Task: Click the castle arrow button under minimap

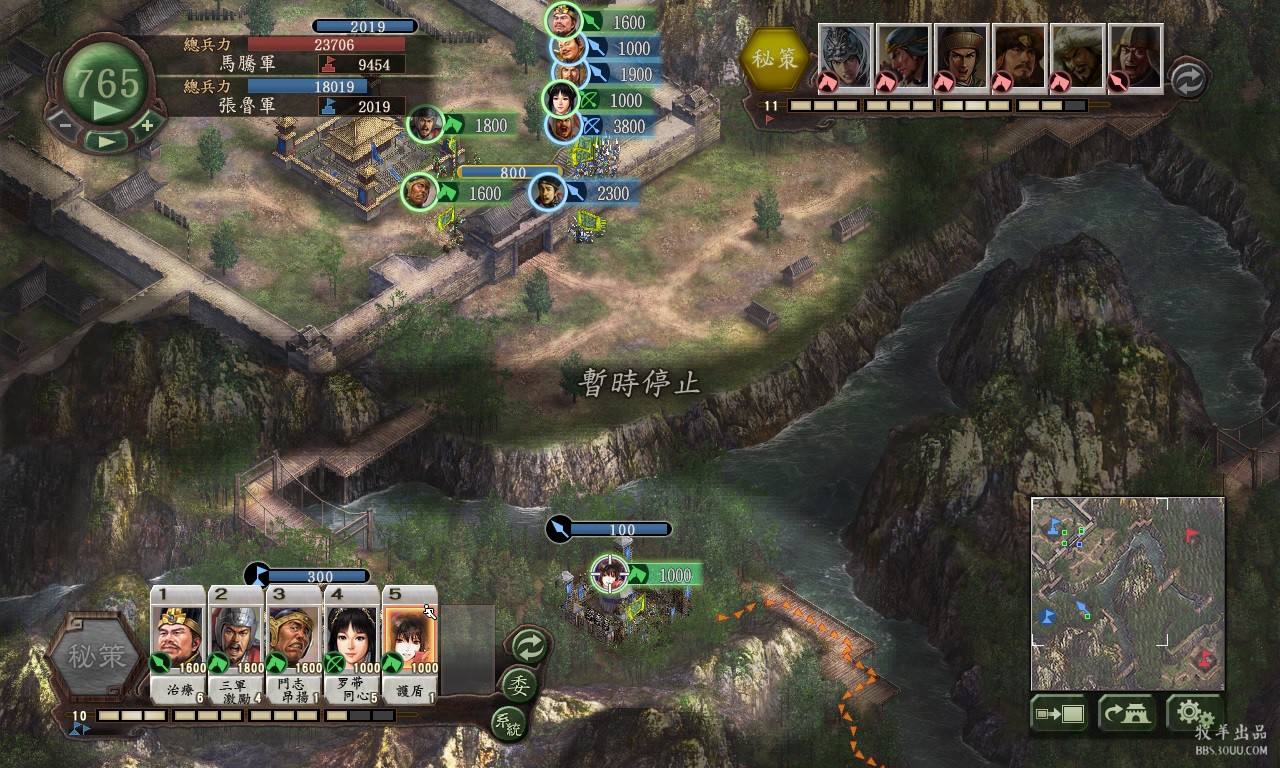Action: (1127, 714)
